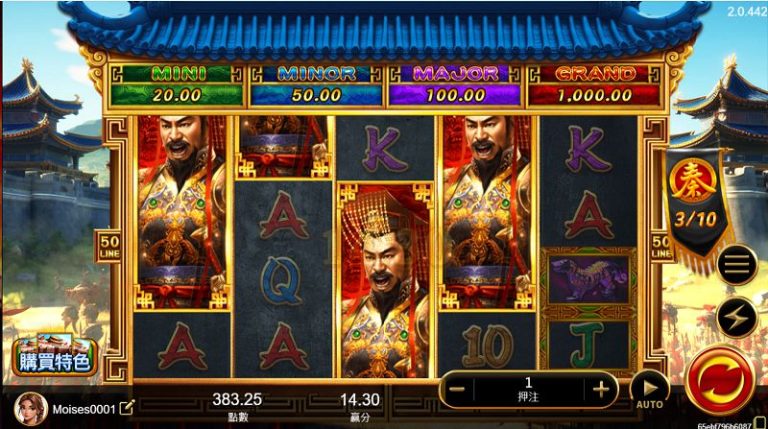Open the hamburger menu

pyautogui.click(x=736, y=264)
